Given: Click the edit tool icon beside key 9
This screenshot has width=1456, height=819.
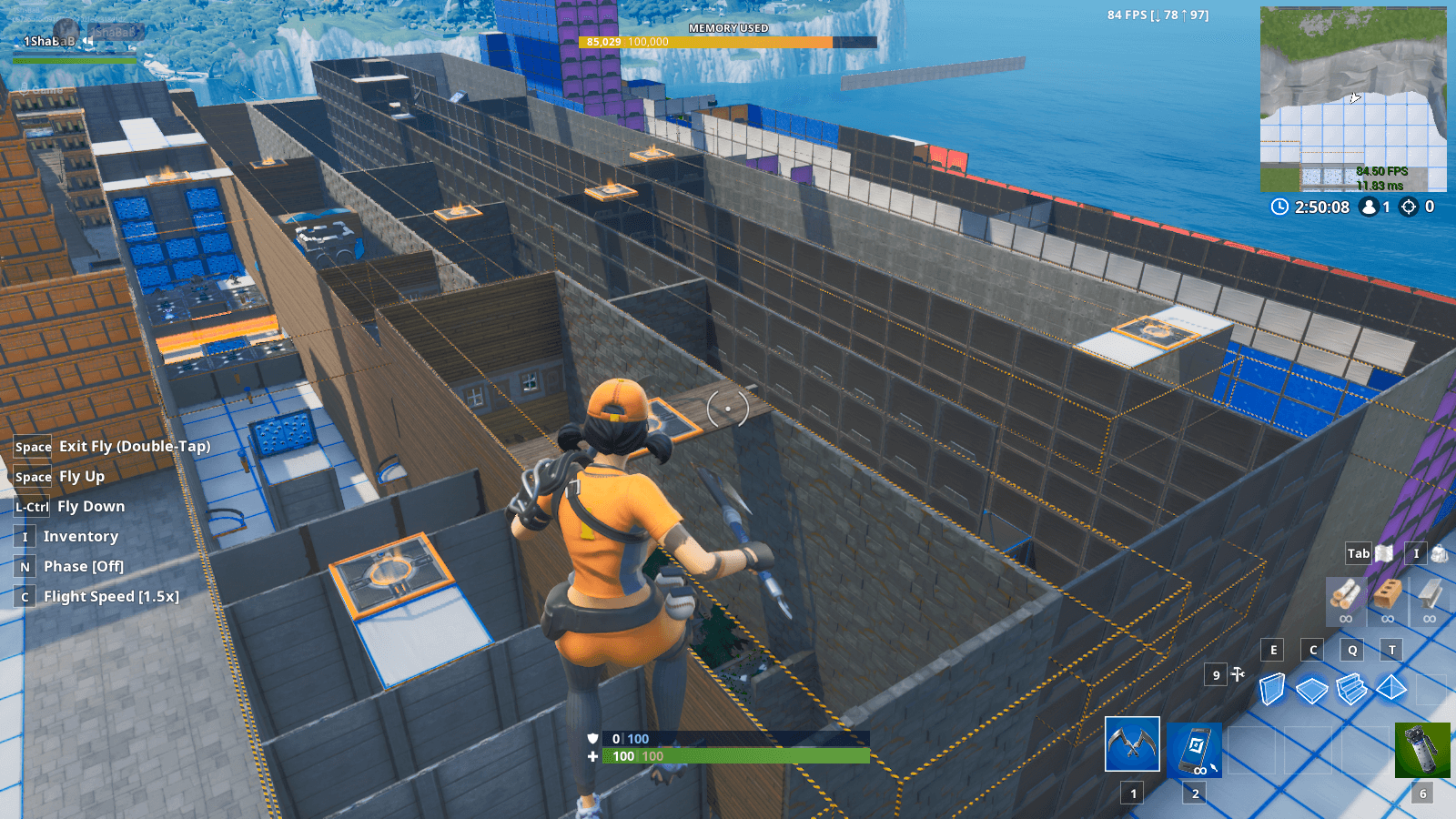Looking at the screenshot, I should [1236, 675].
